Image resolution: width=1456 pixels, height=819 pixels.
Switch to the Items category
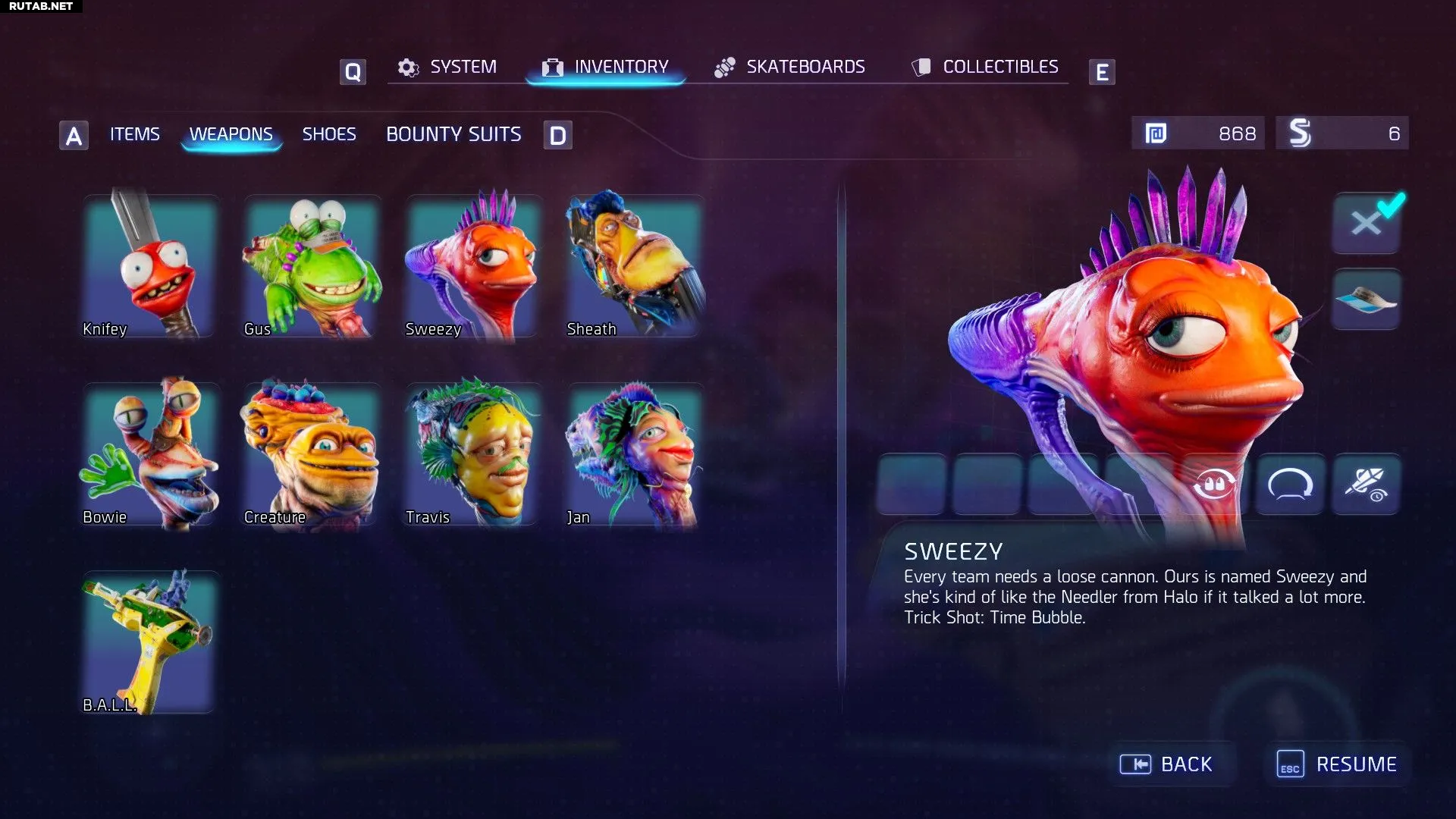click(x=135, y=134)
